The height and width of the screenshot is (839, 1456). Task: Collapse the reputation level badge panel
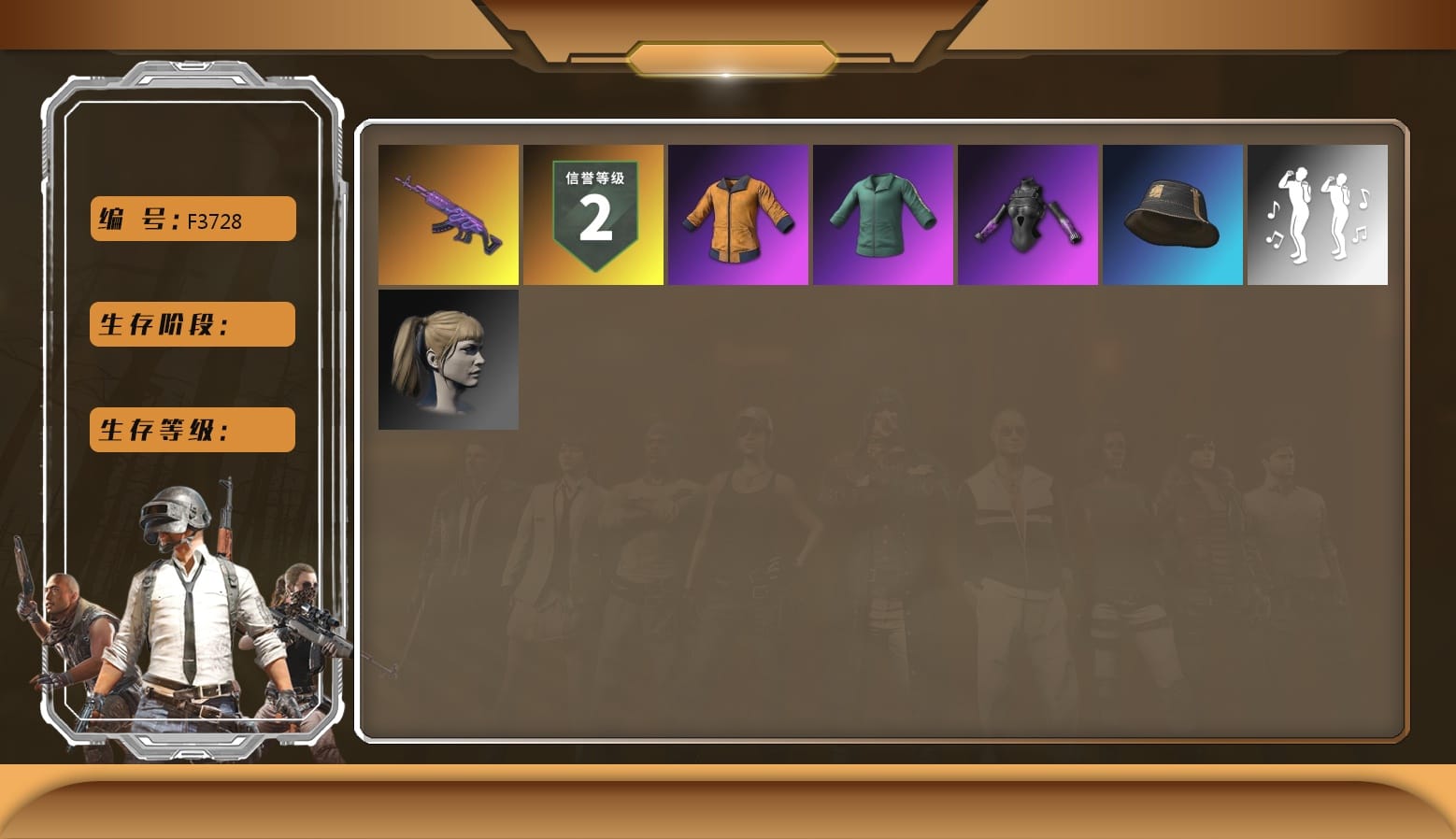[592, 215]
